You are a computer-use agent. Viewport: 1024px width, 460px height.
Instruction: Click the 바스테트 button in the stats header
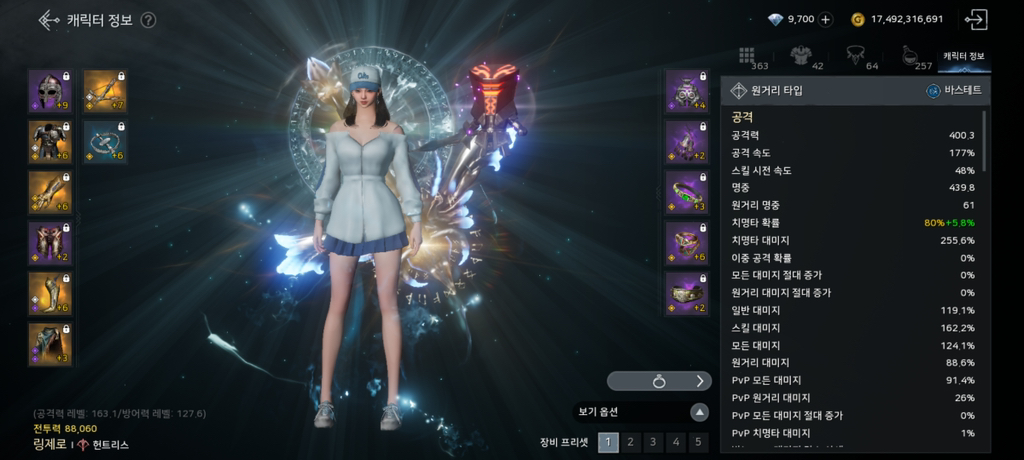click(953, 91)
